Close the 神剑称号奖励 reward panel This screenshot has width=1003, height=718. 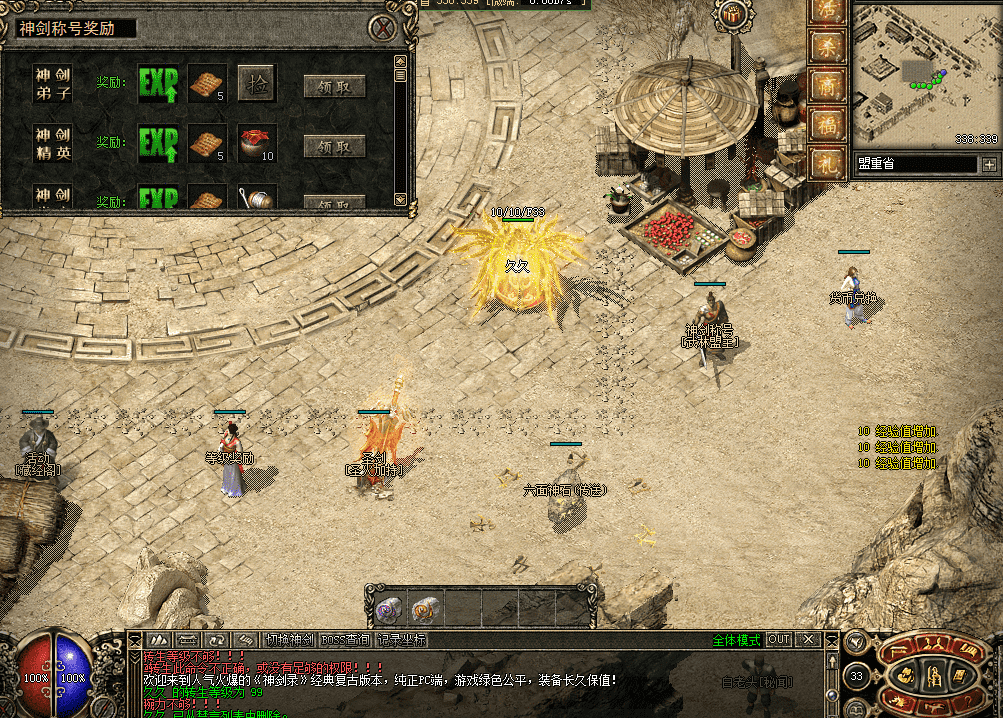(x=380, y=28)
